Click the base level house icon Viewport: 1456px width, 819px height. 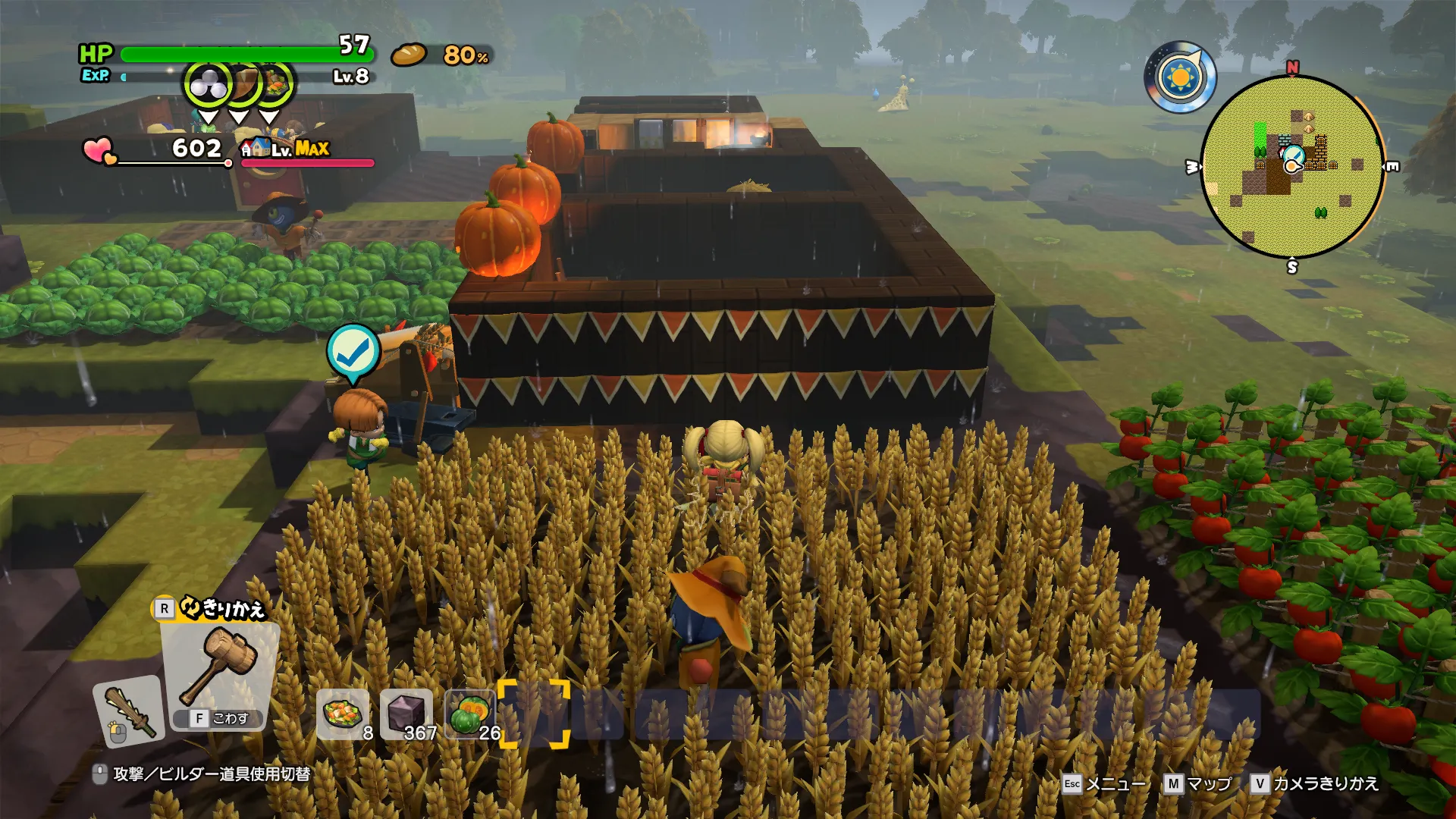tap(256, 148)
